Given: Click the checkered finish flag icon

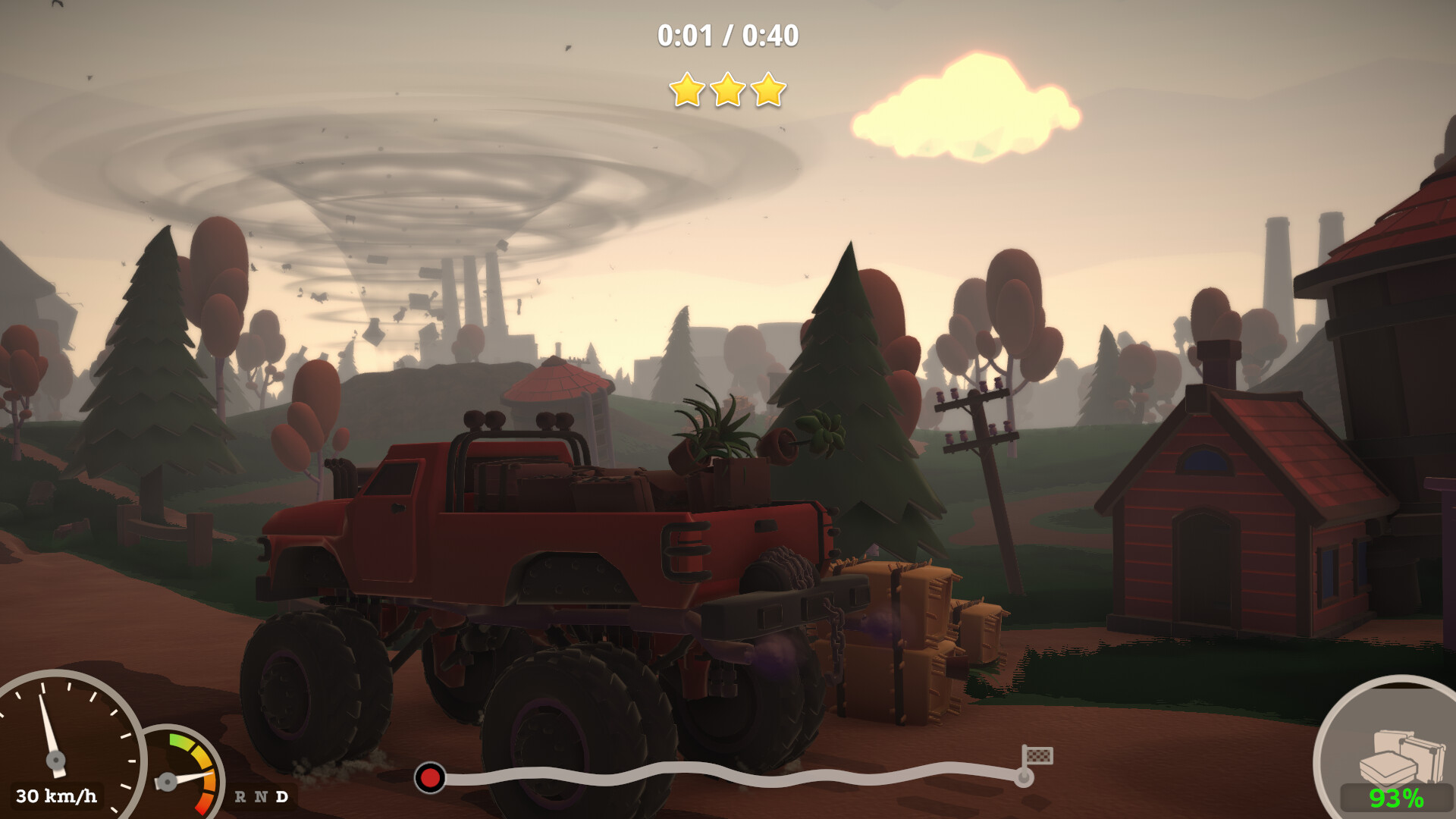Looking at the screenshot, I should click(x=1040, y=755).
